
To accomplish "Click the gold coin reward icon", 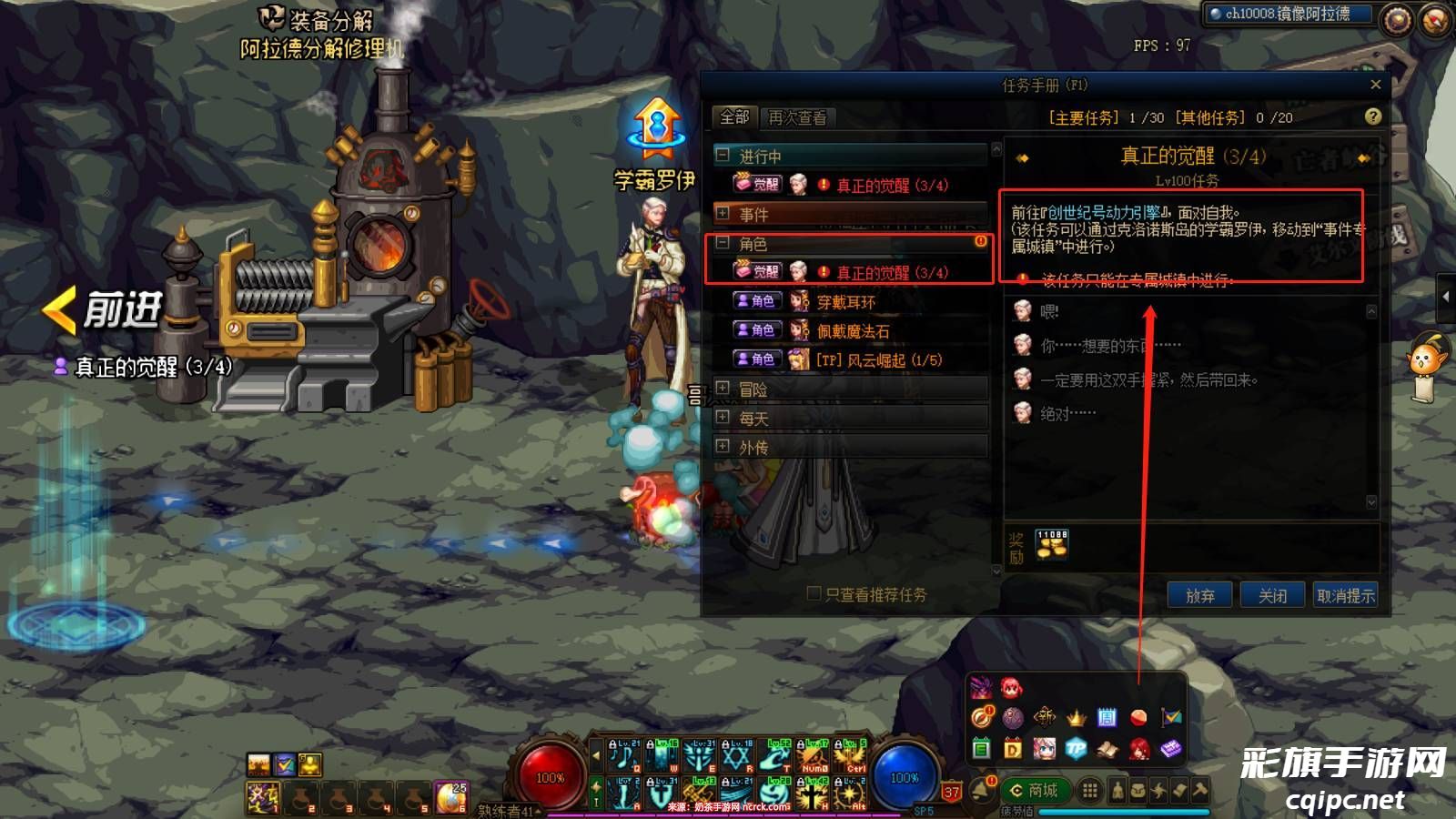I will click(1052, 544).
